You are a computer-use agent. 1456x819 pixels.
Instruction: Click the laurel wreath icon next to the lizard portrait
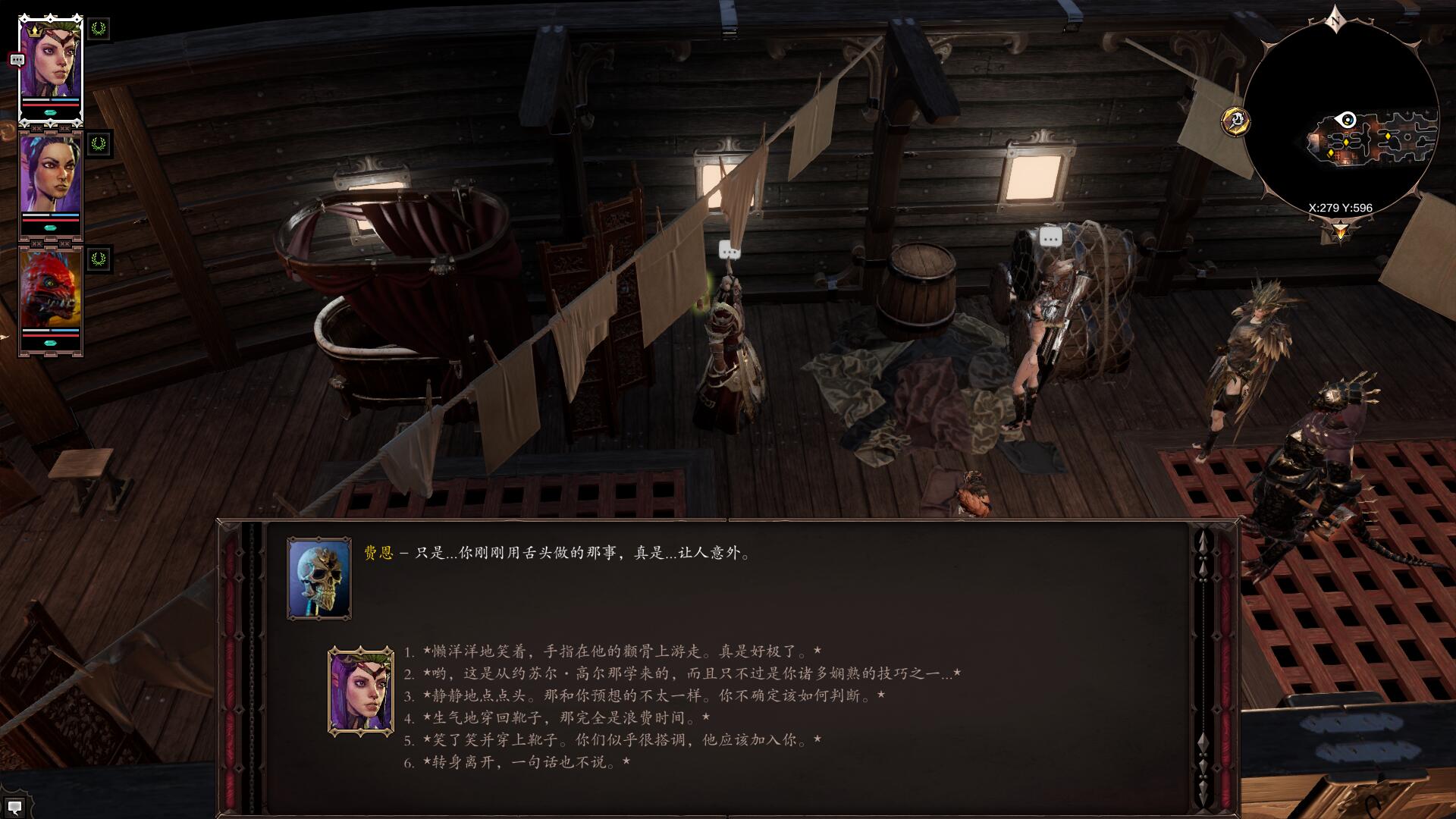pyautogui.click(x=98, y=259)
